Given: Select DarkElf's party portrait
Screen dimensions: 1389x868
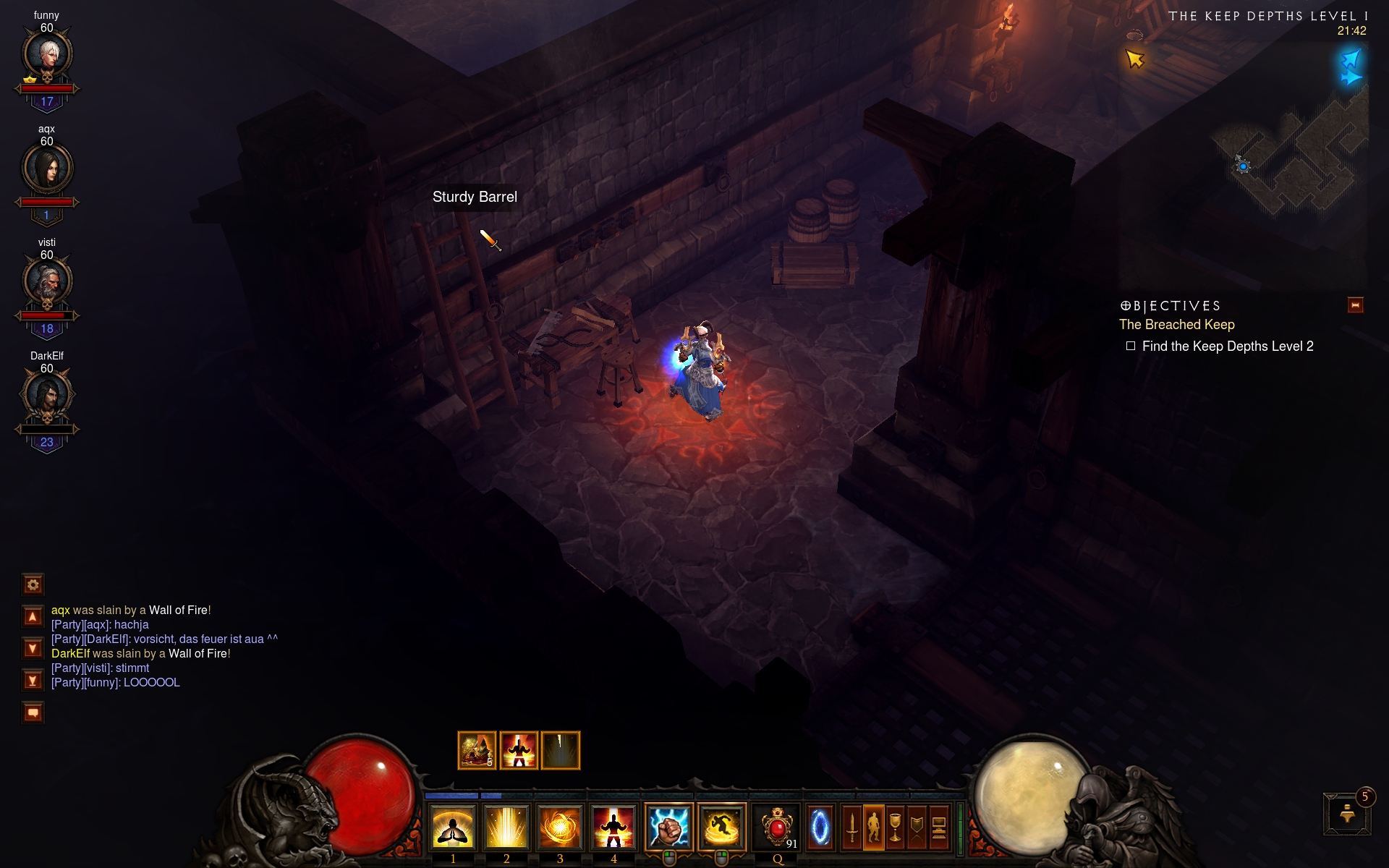Looking at the screenshot, I should click(x=47, y=395).
